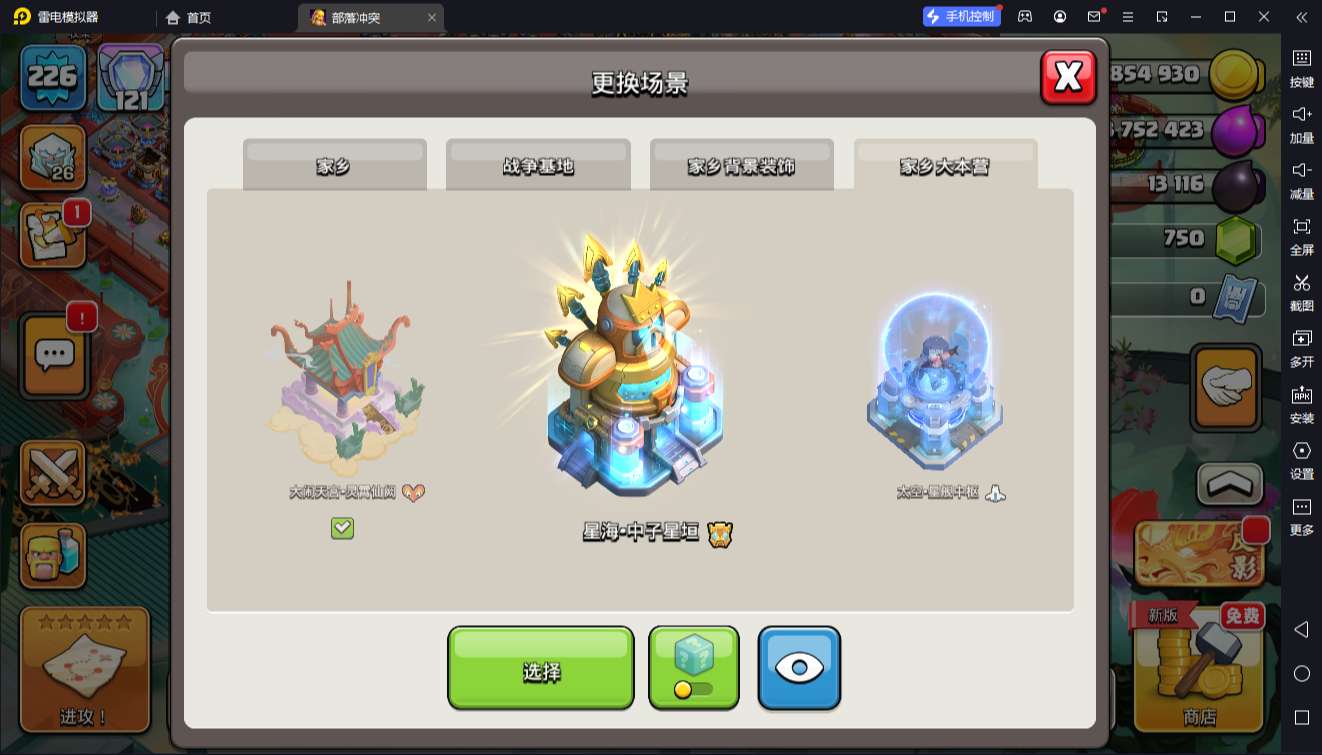The height and width of the screenshot is (755, 1322).
Task: Open the 首页 tab in the emulator
Action: pos(189,17)
